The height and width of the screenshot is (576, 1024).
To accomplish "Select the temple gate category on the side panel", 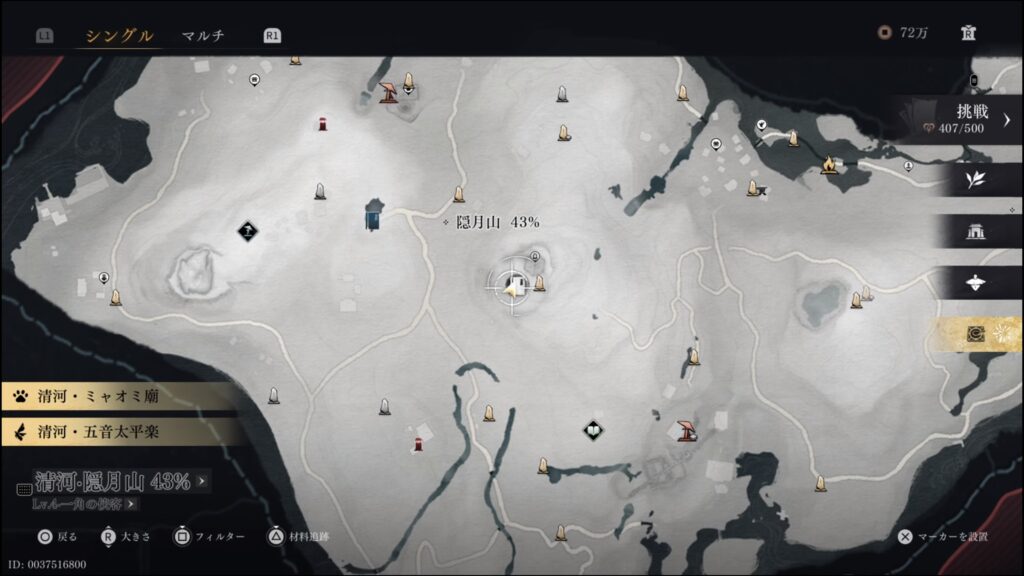I will (975, 231).
